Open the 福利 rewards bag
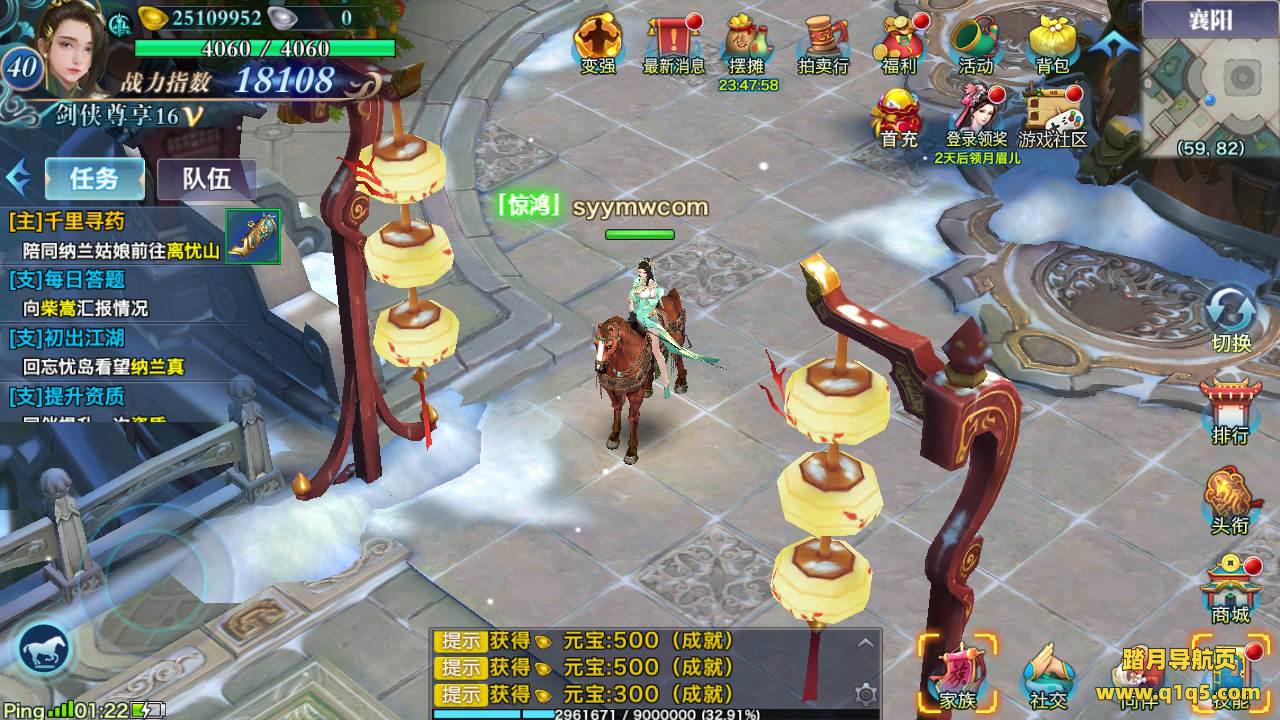1280x720 pixels. [x=896, y=42]
